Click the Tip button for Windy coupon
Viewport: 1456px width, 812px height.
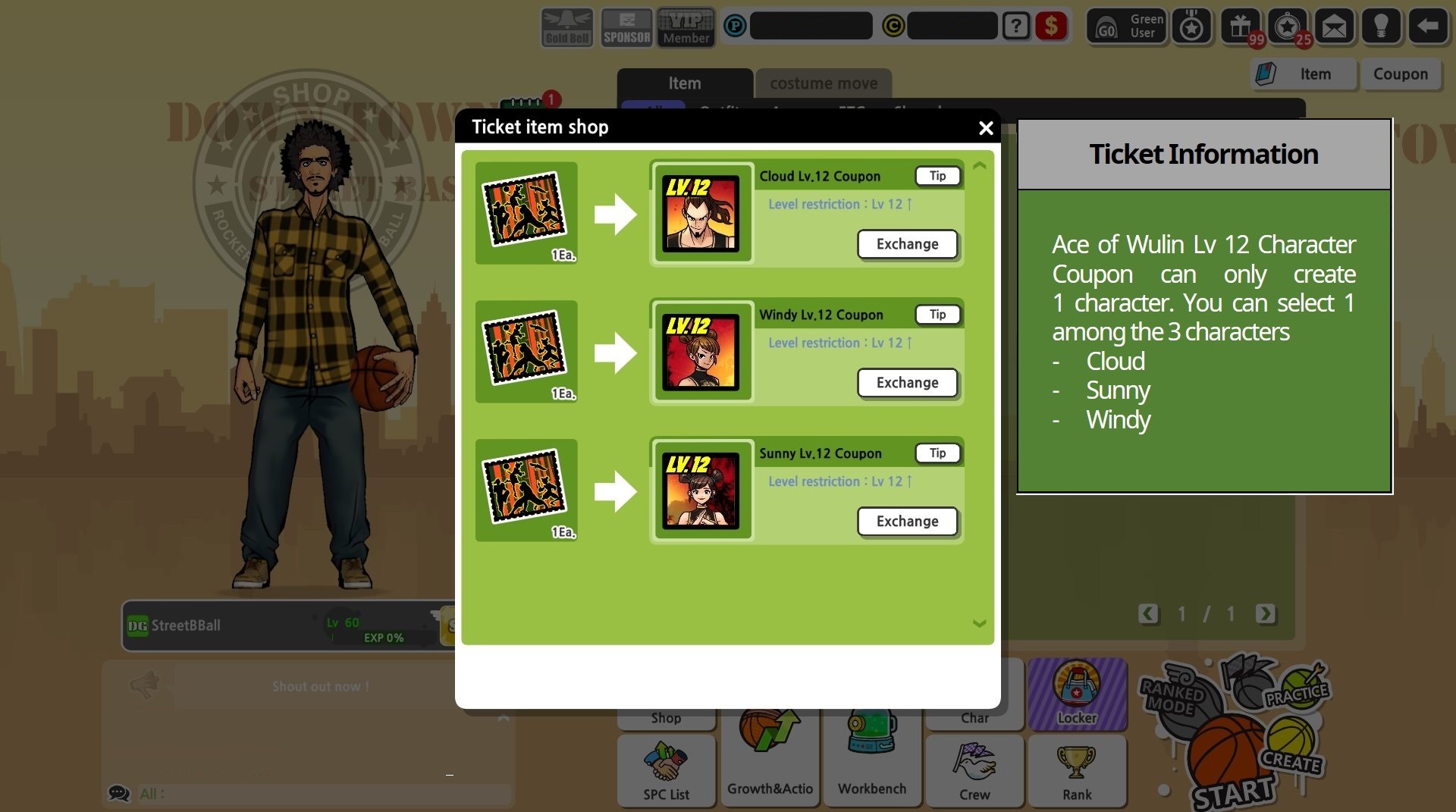pos(937,314)
